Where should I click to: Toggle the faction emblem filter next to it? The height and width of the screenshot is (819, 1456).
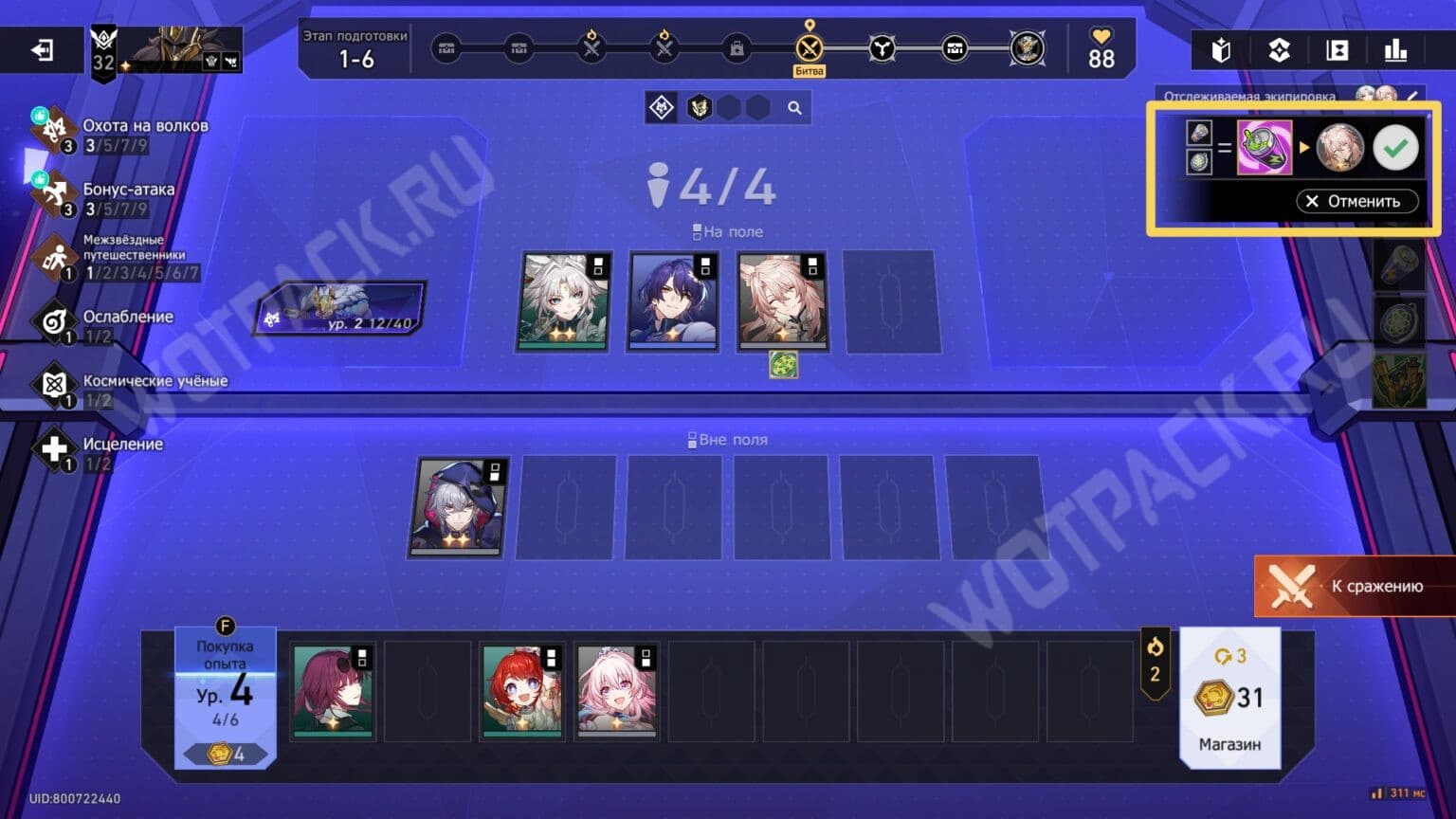pyautogui.click(x=698, y=107)
